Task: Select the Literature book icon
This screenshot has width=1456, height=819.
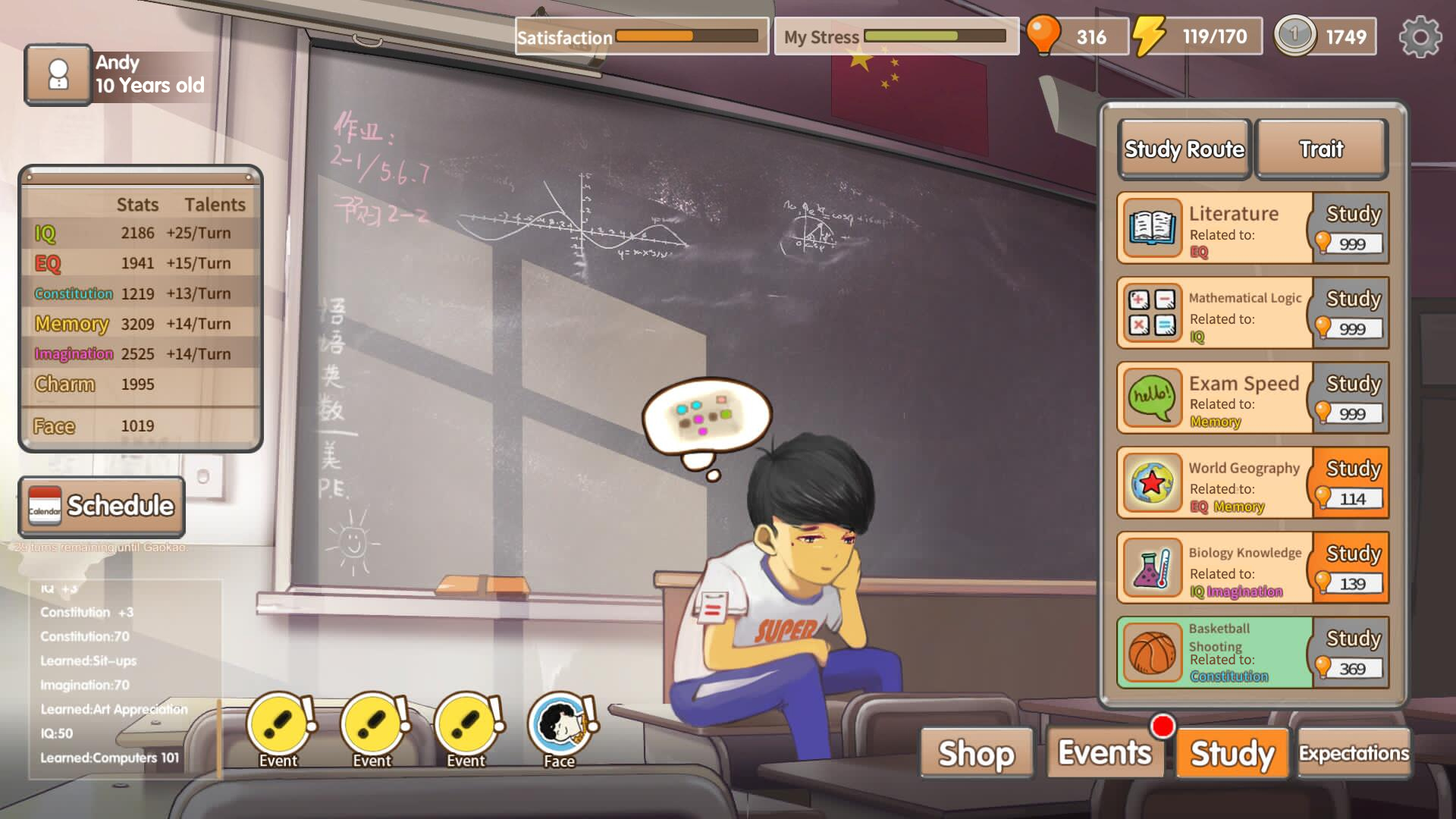Action: coord(1152,228)
